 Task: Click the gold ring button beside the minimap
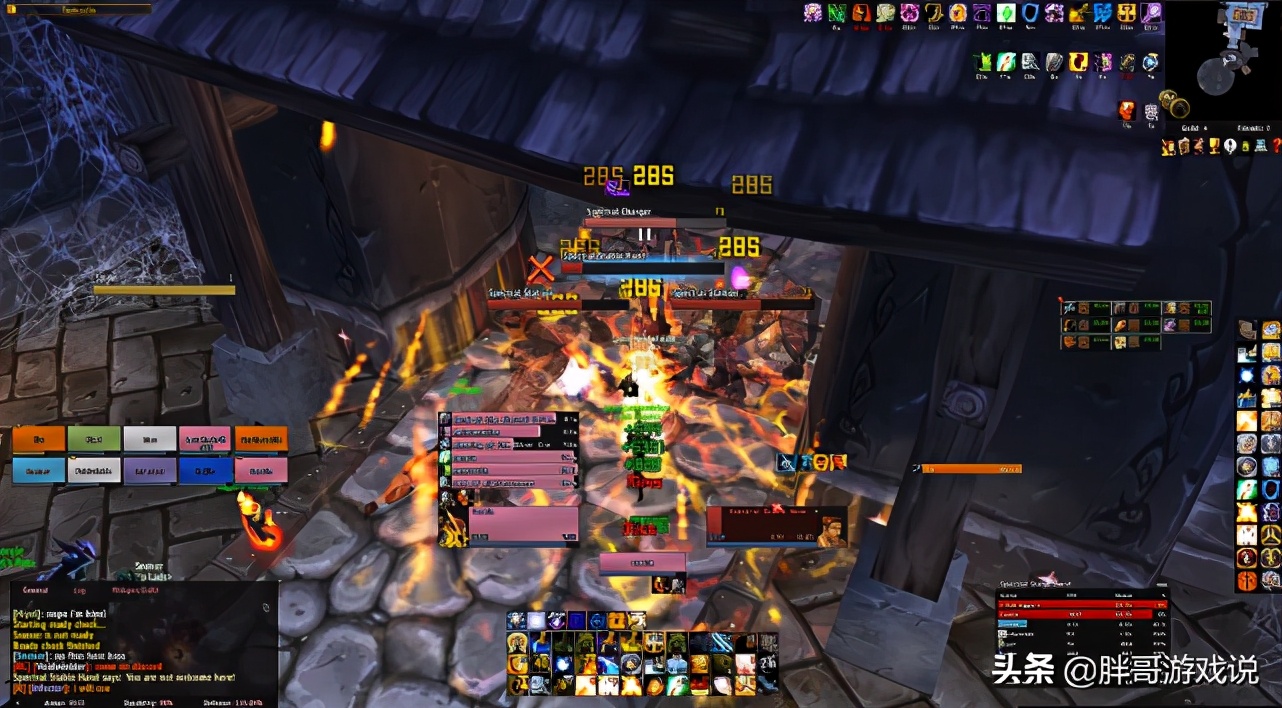point(1178,106)
